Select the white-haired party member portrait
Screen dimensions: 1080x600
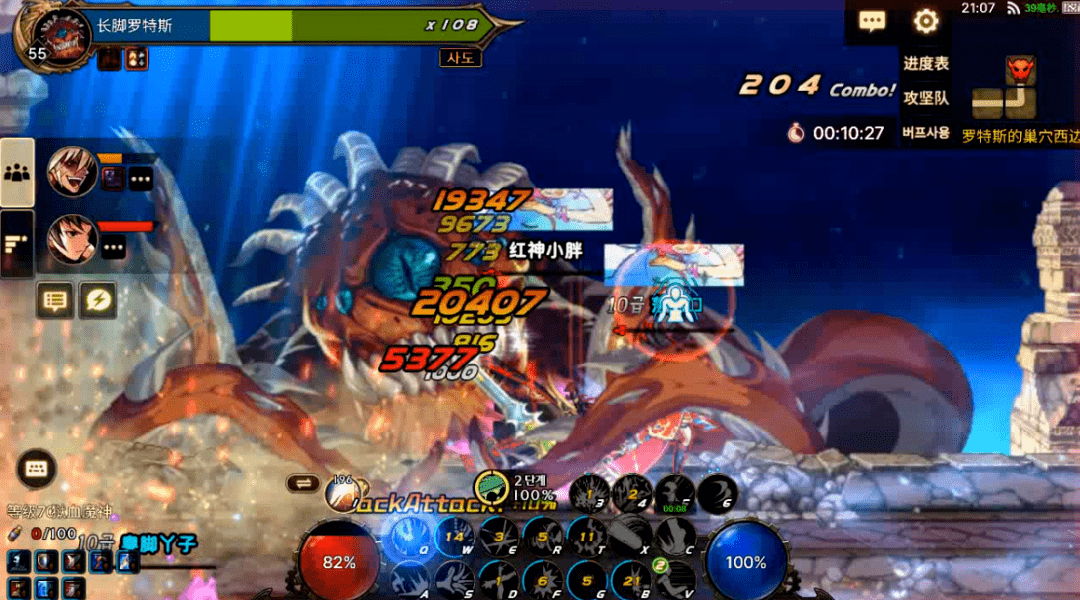(72, 172)
